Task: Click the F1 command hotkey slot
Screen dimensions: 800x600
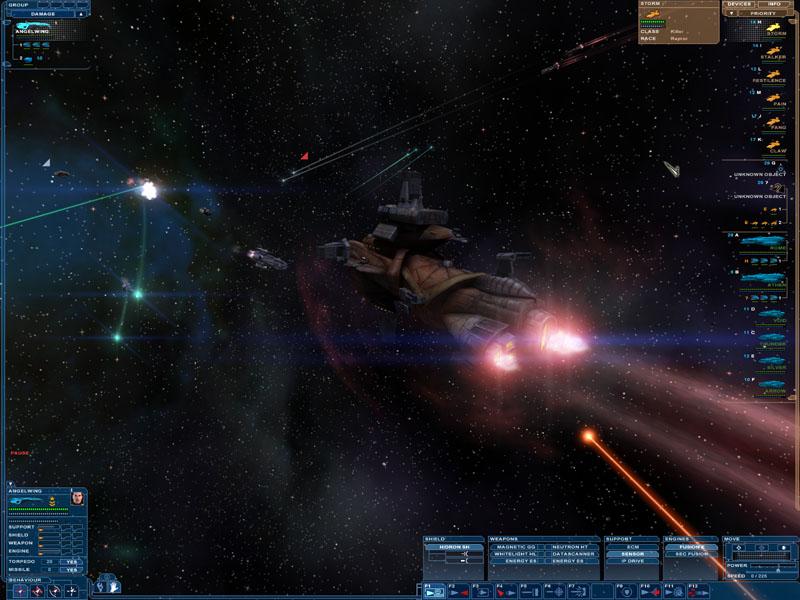Action: [x=434, y=591]
